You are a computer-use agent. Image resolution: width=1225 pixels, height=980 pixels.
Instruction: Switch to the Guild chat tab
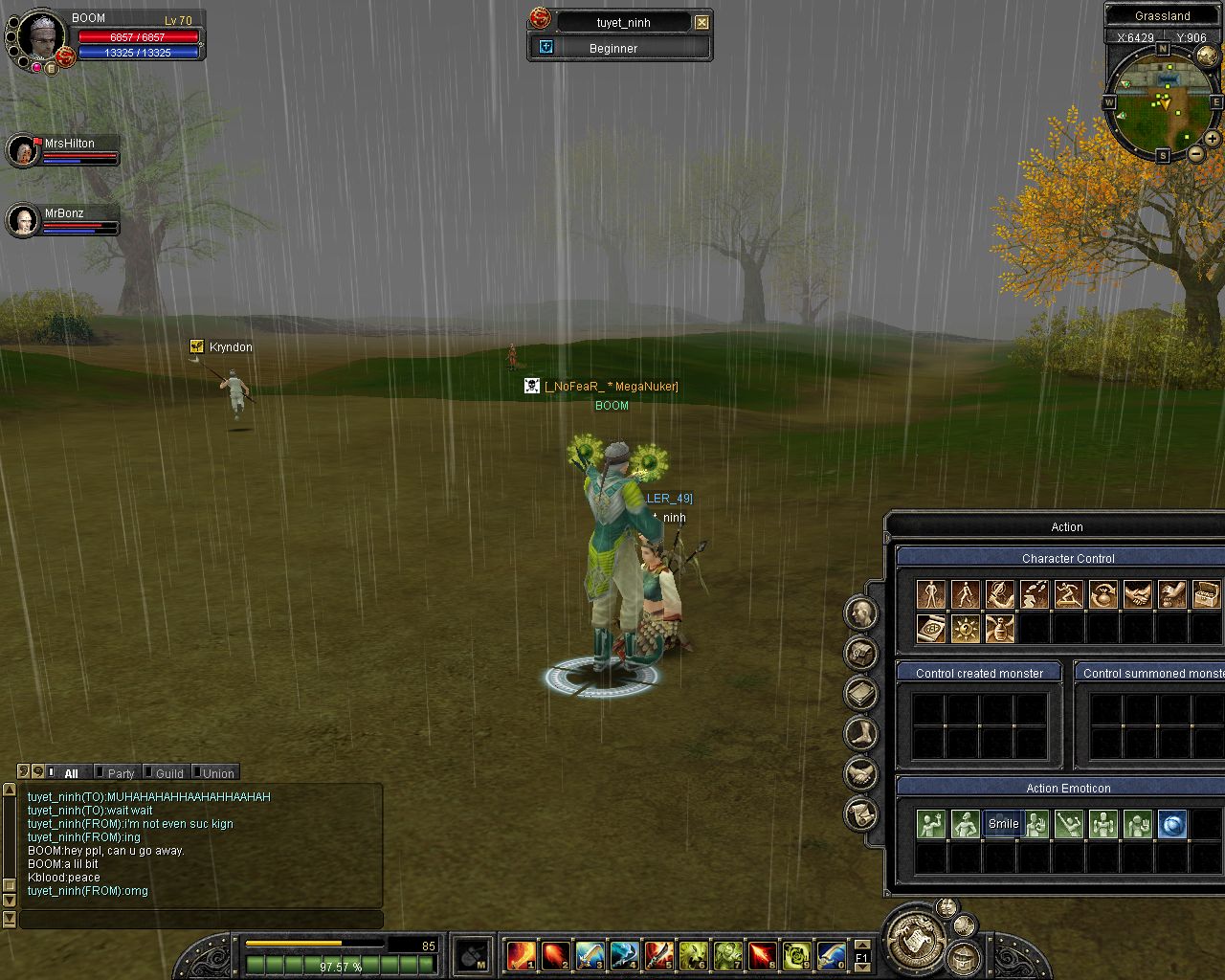tap(169, 773)
